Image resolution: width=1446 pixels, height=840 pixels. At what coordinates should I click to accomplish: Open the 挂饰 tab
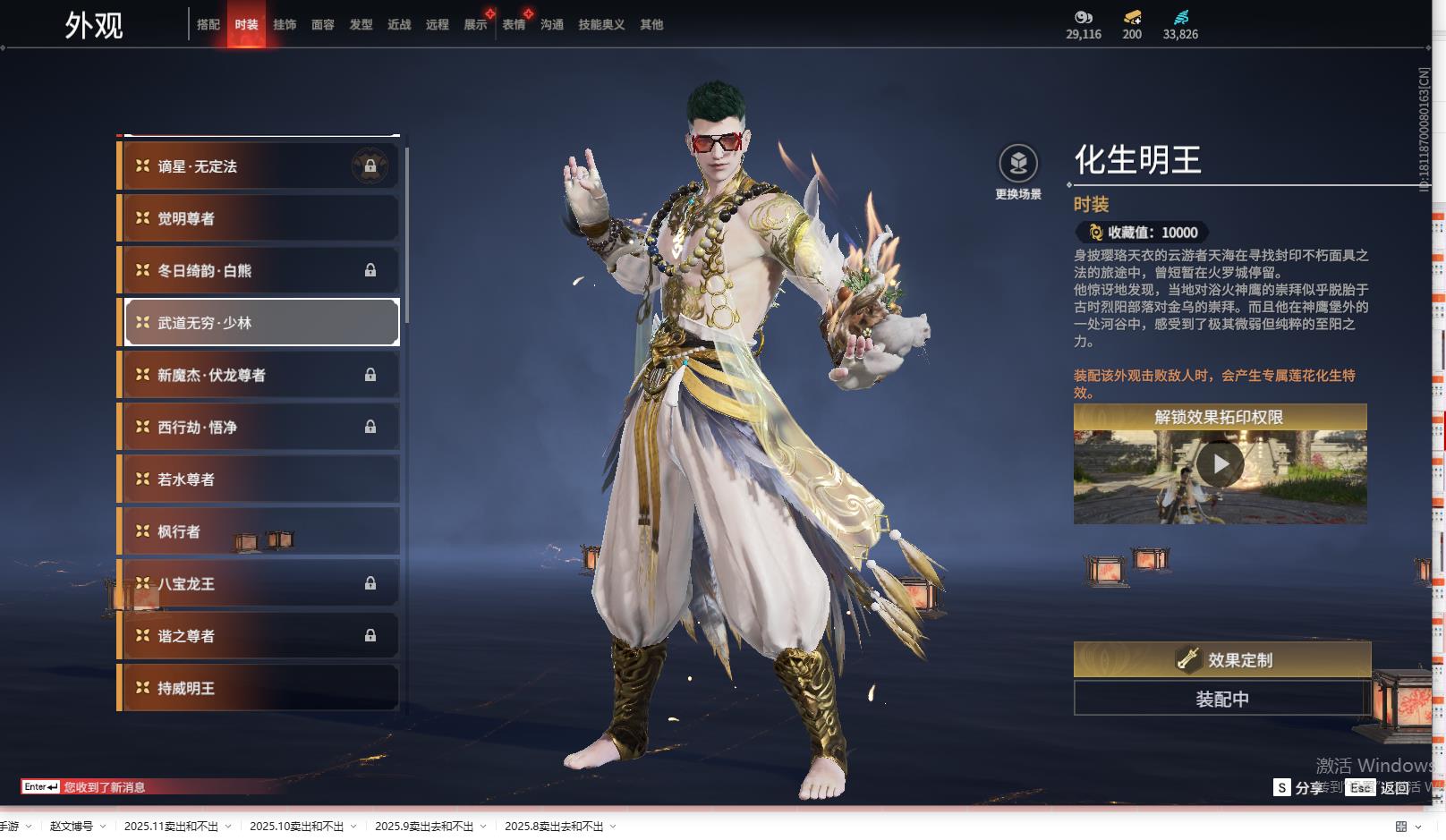(x=285, y=25)
